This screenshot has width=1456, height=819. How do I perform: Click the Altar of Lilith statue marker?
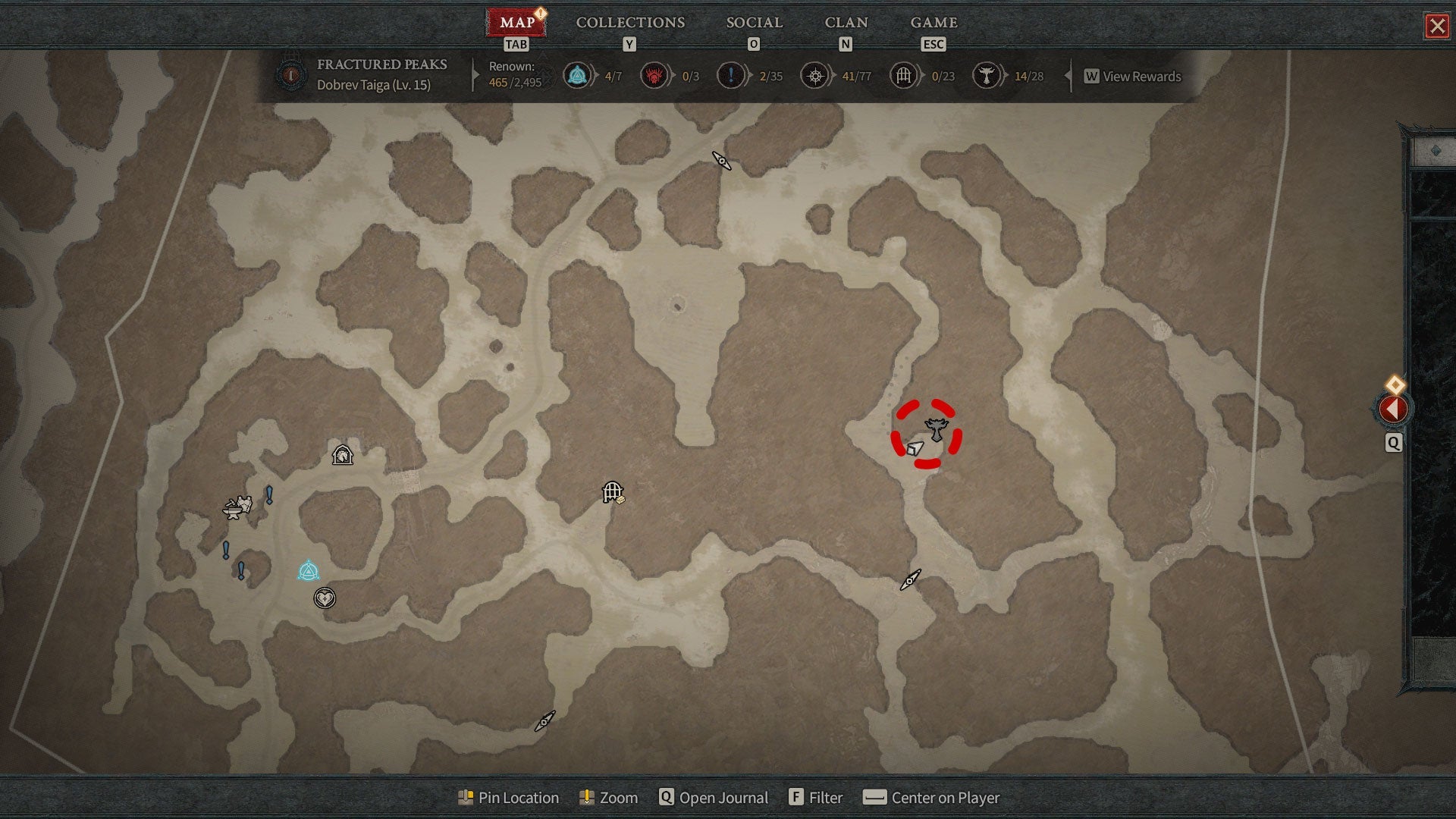[x=937, y=429]
